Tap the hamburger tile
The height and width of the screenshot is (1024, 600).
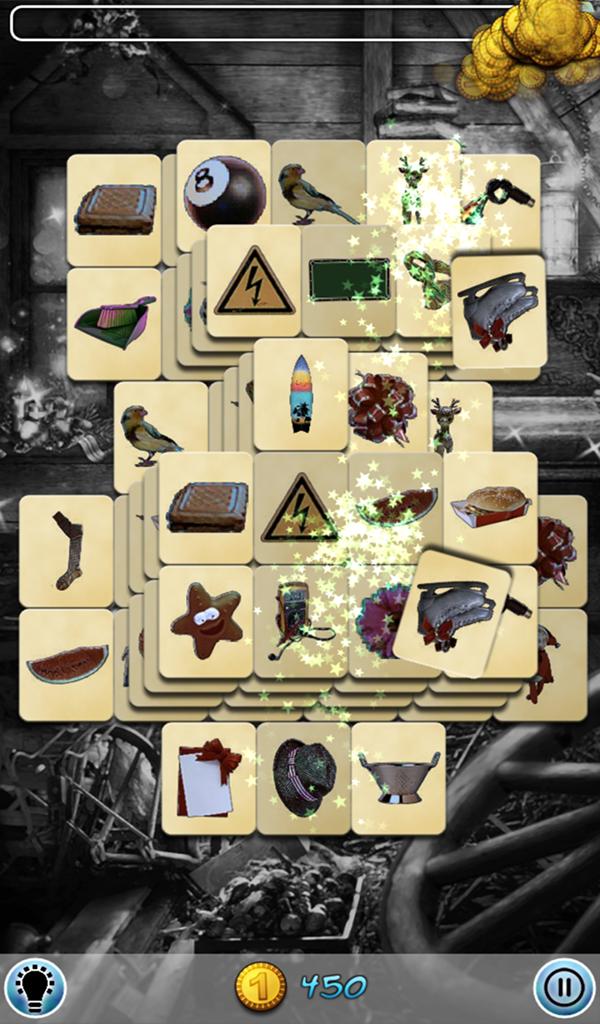pos(490,507)
